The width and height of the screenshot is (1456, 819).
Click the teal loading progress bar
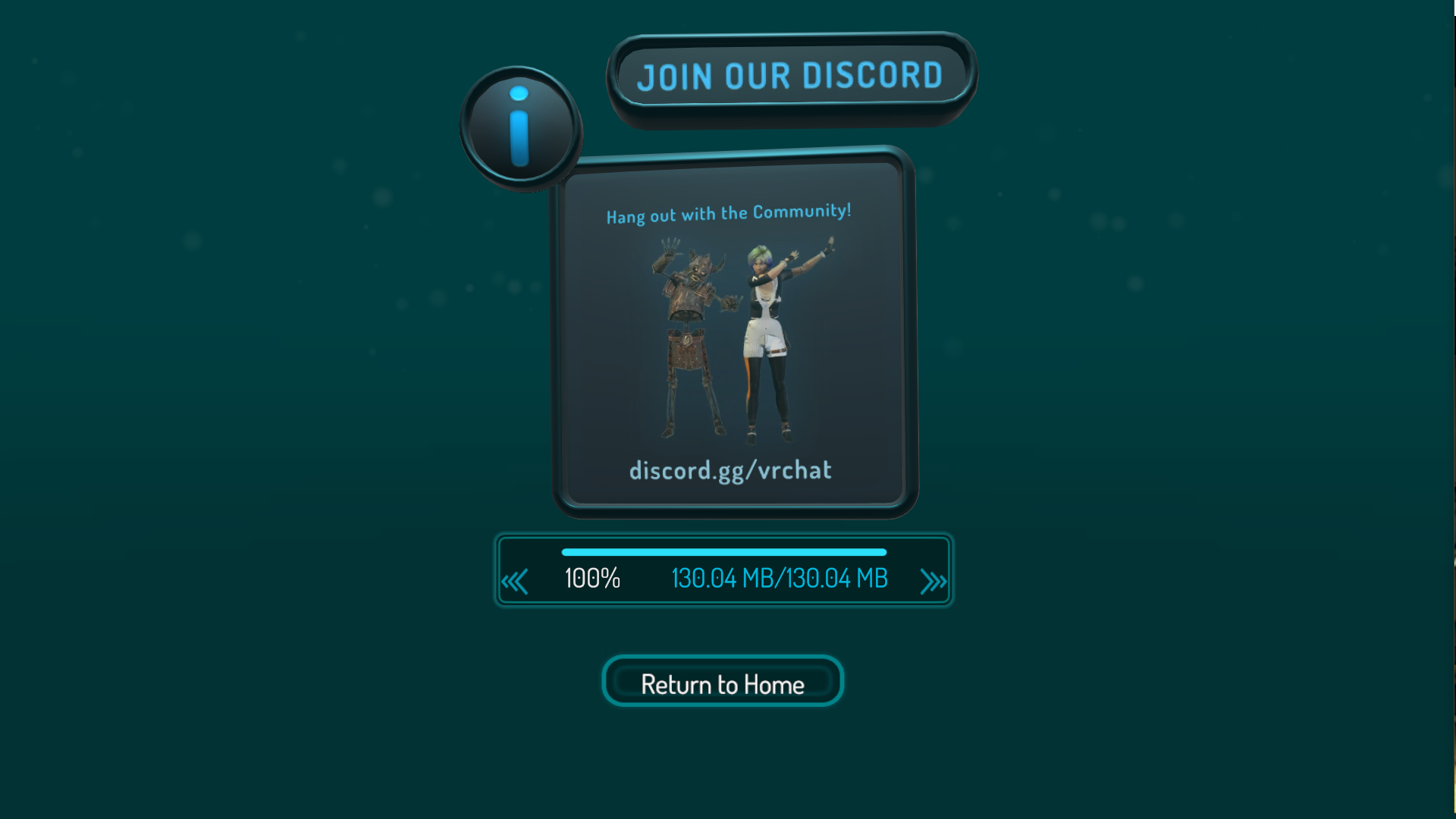point(722,552)
